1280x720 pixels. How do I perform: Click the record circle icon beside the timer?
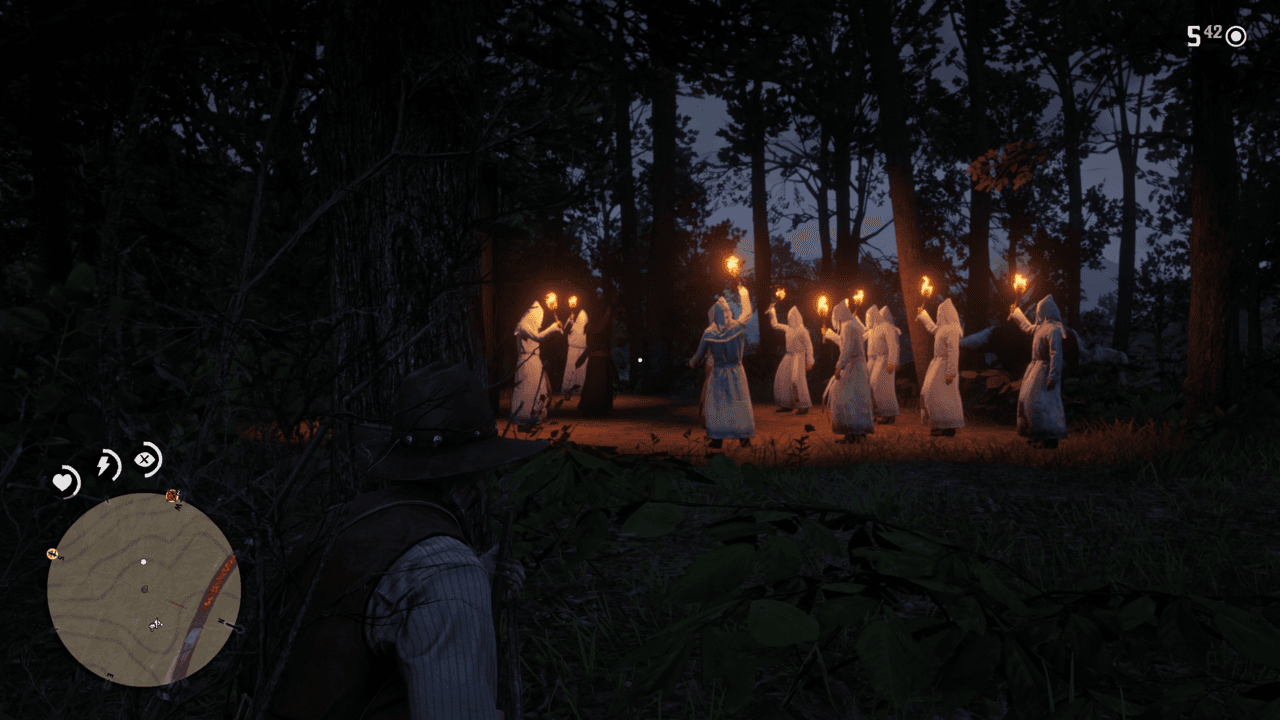point(1236,37)
